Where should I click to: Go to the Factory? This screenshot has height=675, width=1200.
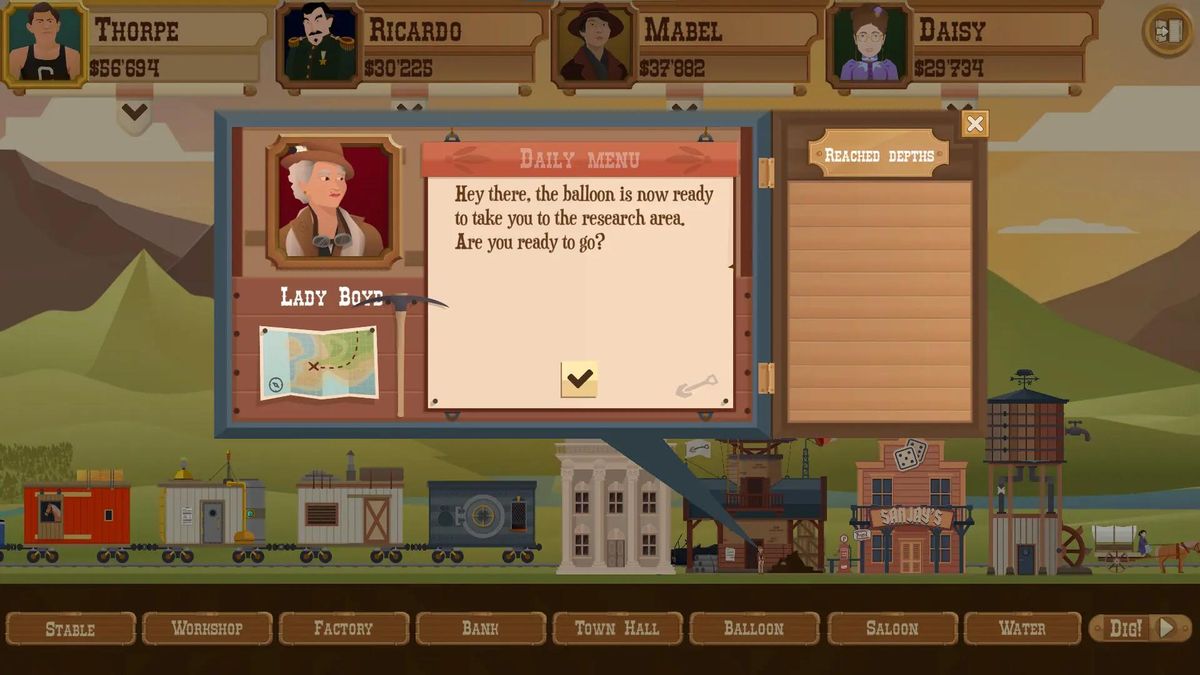(343, 629)
